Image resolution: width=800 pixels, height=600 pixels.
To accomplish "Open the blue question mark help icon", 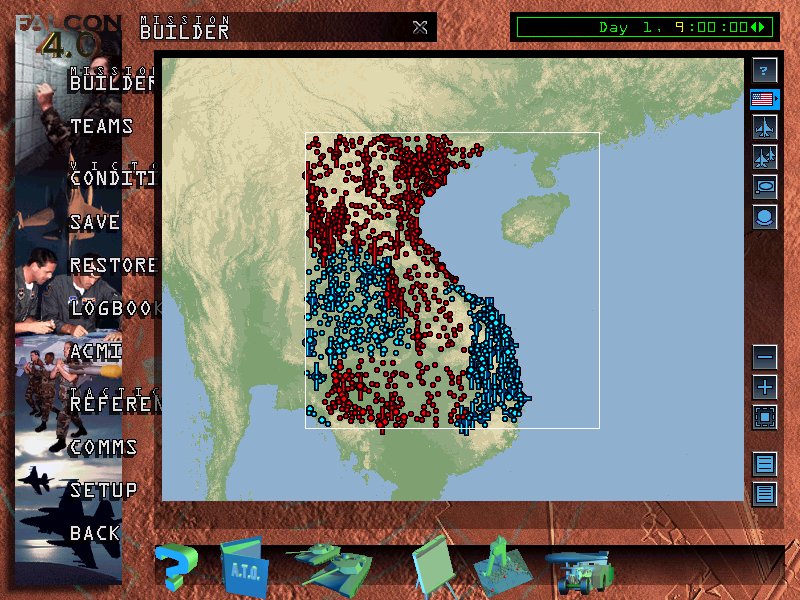I will tap(175, 567).
